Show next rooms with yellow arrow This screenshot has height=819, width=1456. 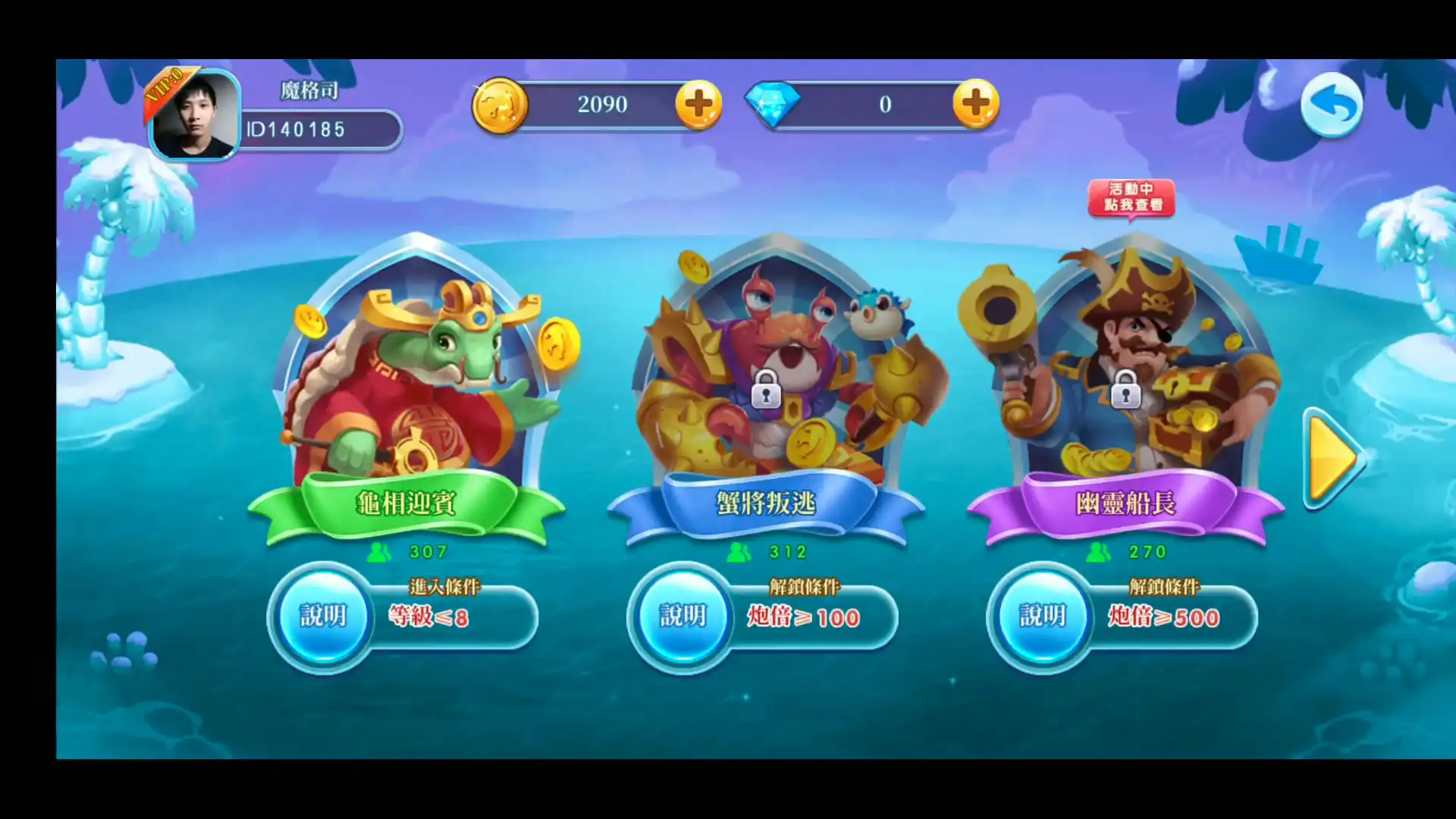(x=1332, y=459)
